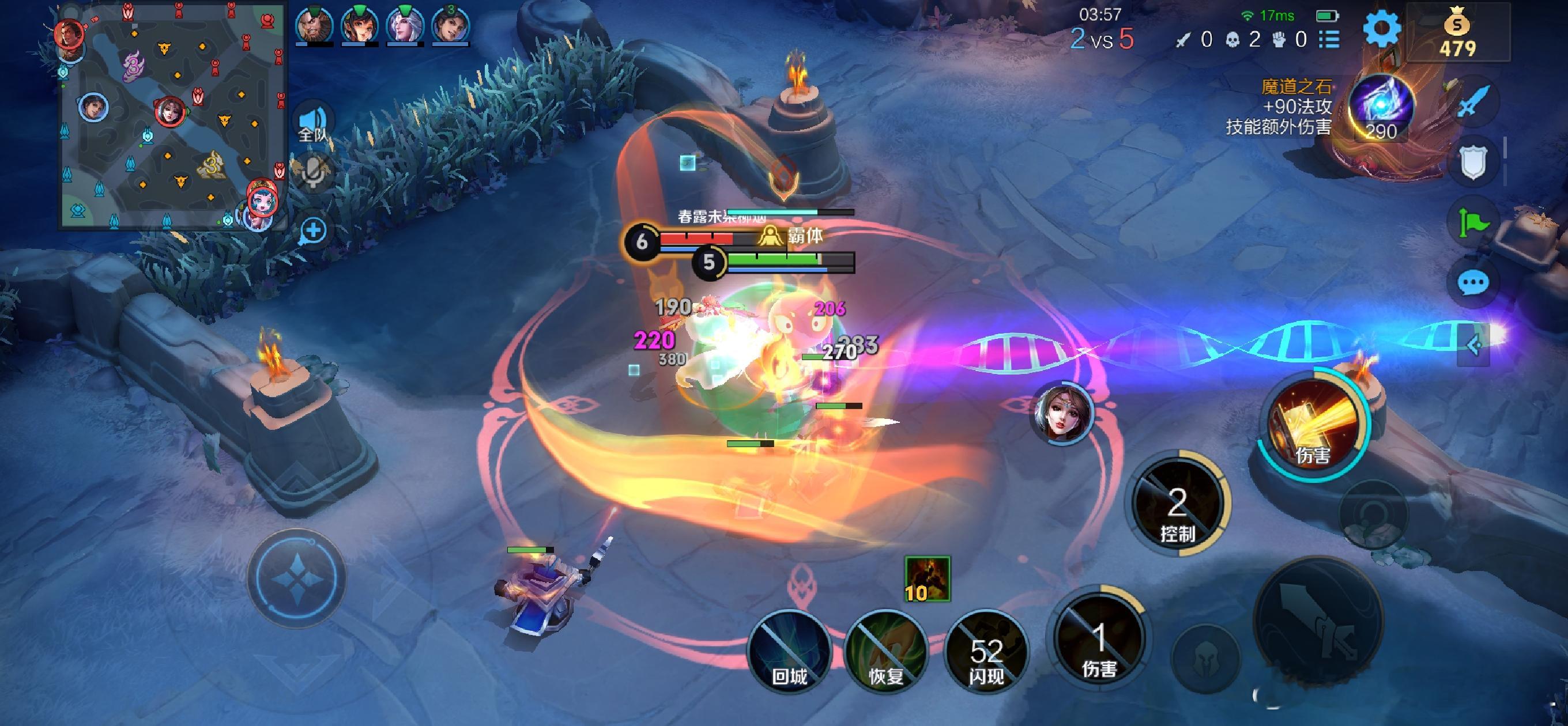Screen dimensions: 1568x726
Task: Use the 恢复 heal spell
Action: [x=885, y=652]
